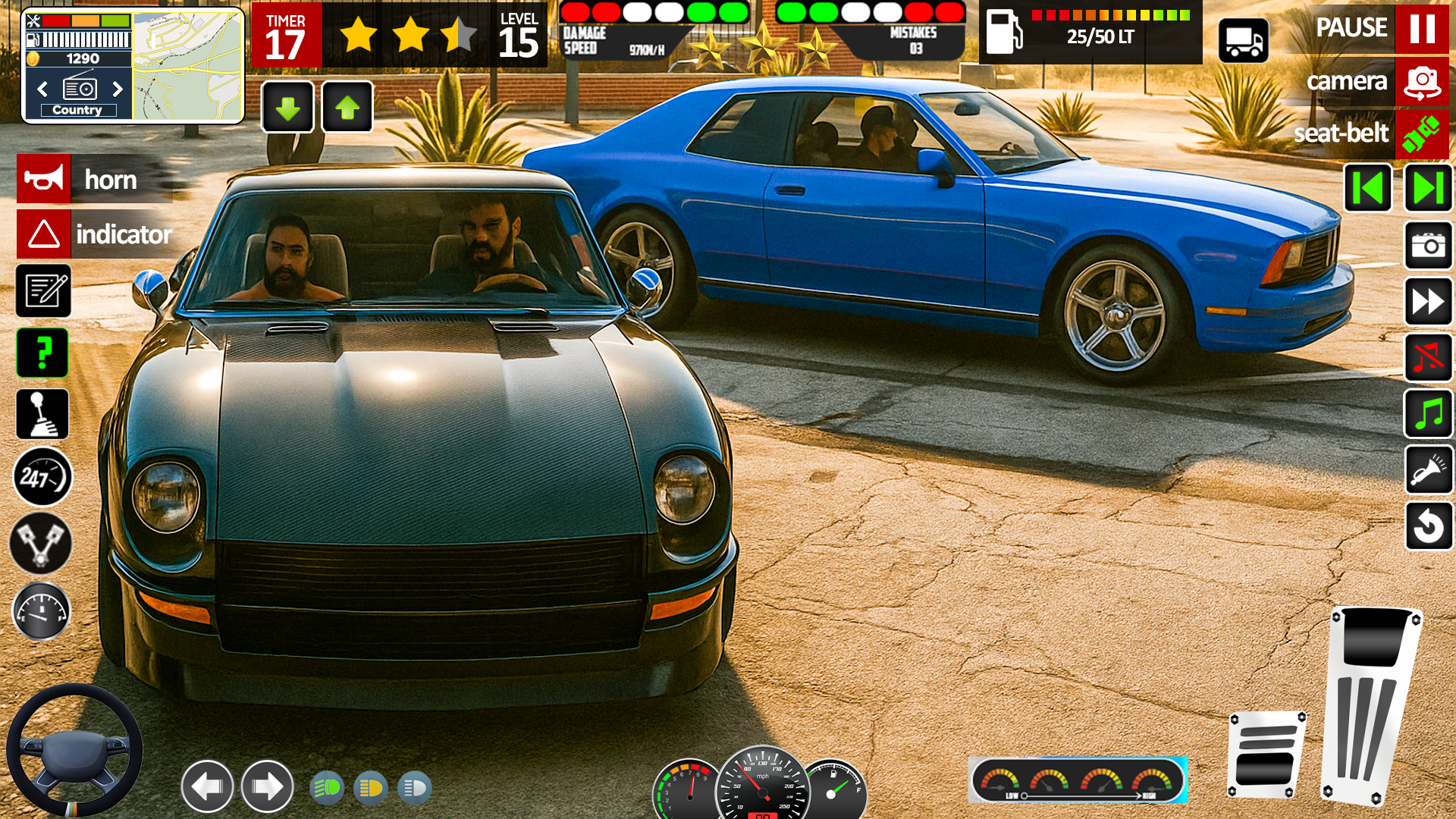
Task: Select previous radio station arrow
Action: click(x=43, y=89)
